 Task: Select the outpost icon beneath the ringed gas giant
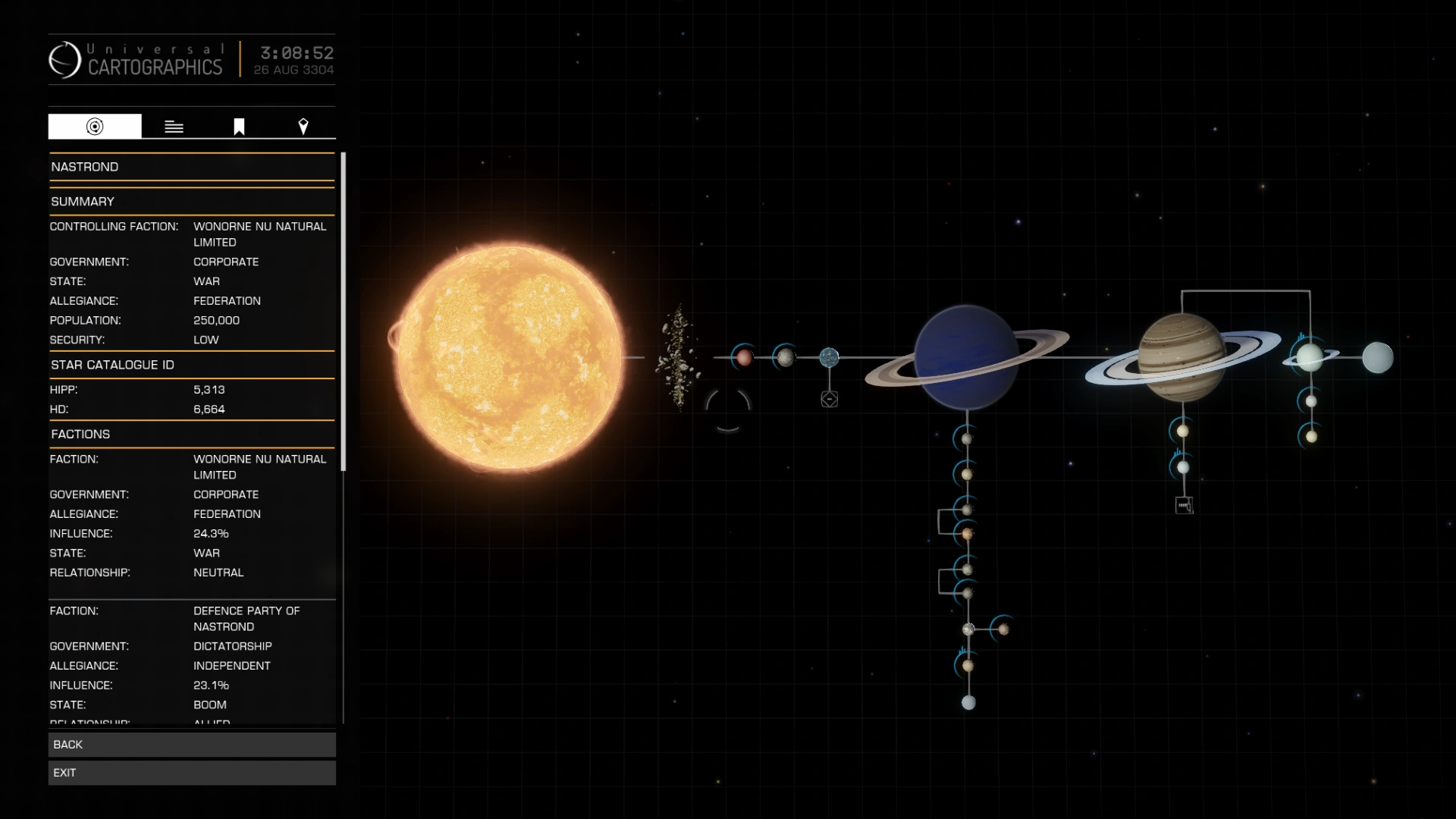tap(1184, 504)
